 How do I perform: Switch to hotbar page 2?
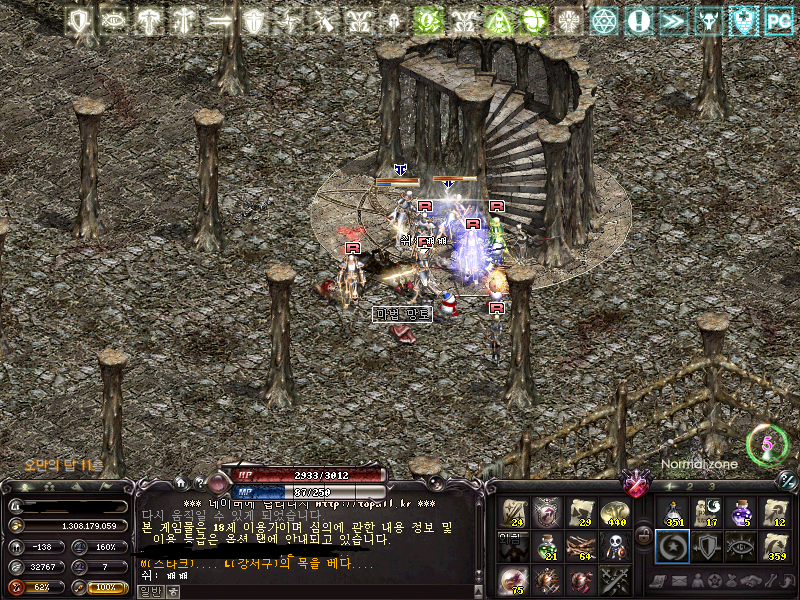(689, 486)
